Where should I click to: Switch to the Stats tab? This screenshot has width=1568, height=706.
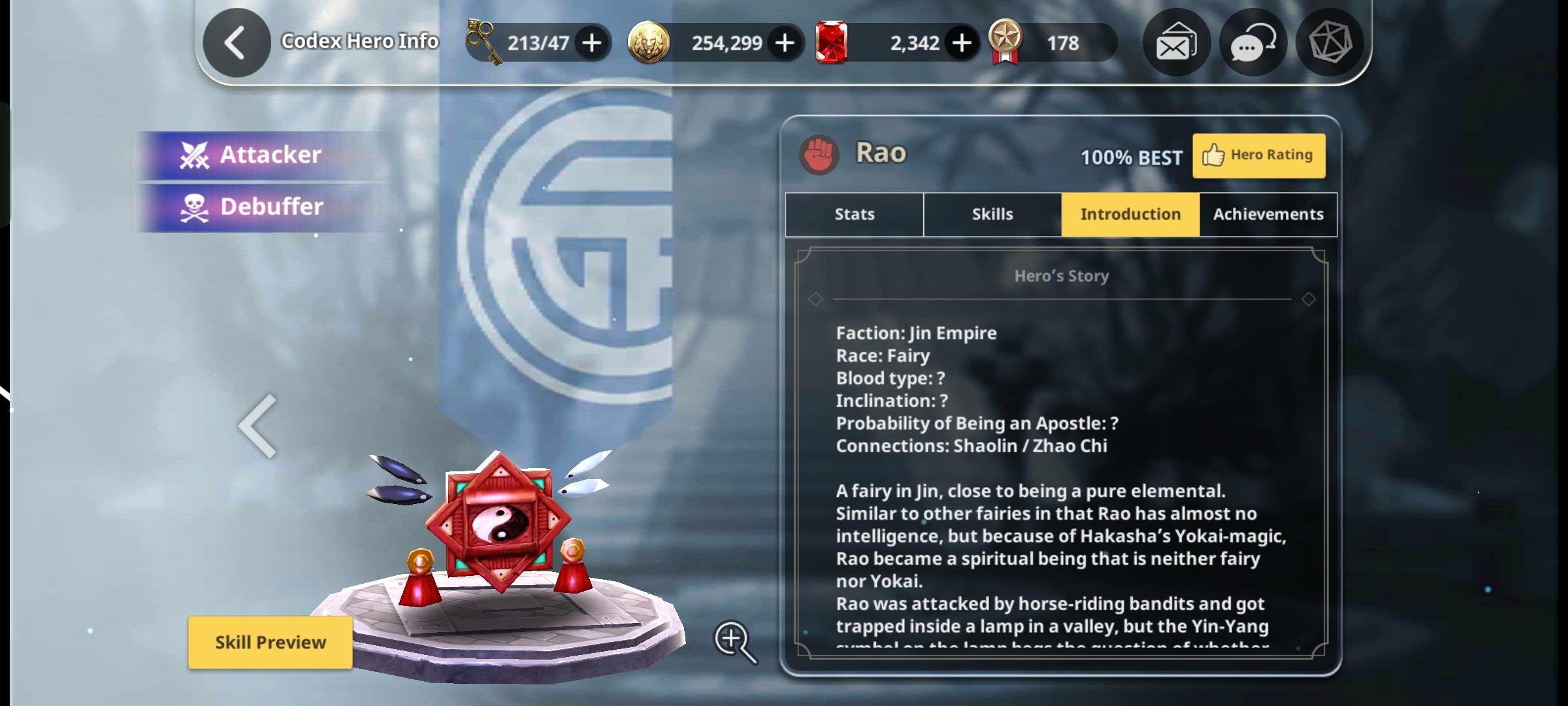point(853,214)
